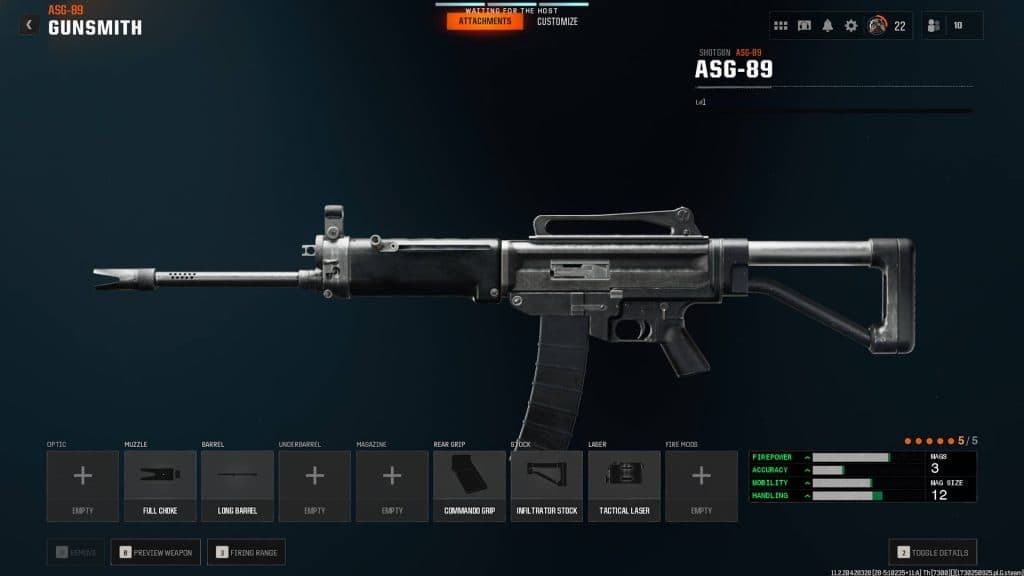Add an attachment to the empty Optic slot
The height and width of the screenshot is (576, 1024).
pos(83,485)
